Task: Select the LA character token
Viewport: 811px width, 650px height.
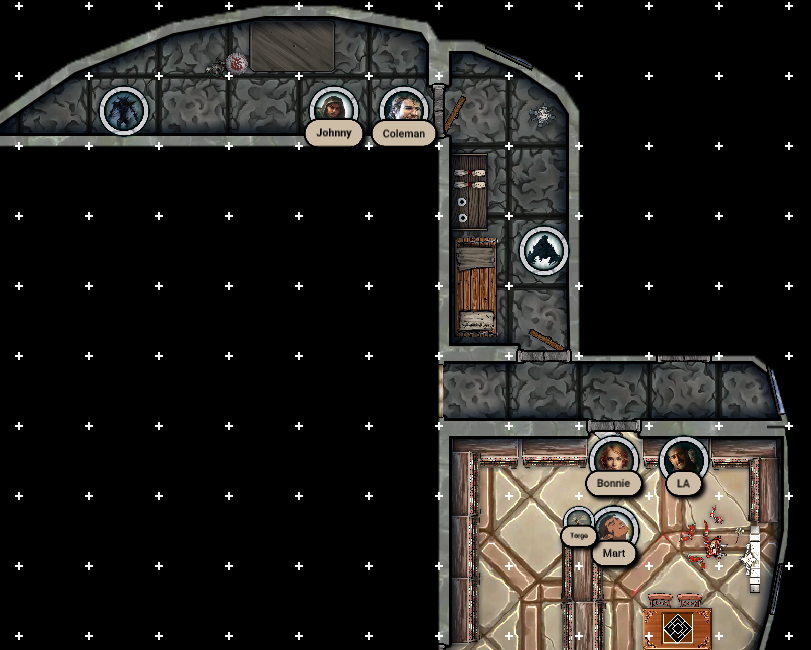Action: pyautogui.click(x=684, y=459)
